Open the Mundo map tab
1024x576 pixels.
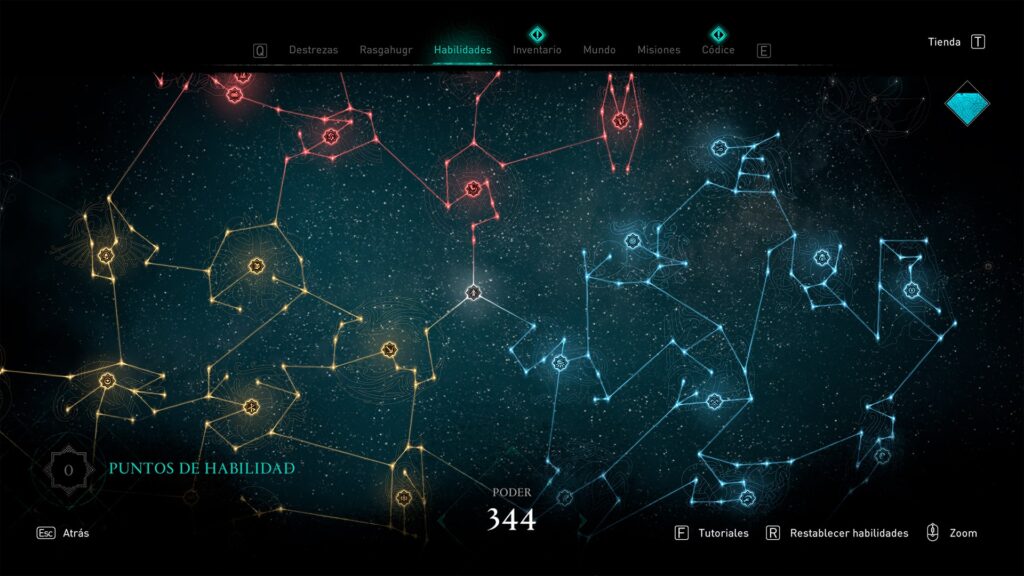[x=599, y=50]
